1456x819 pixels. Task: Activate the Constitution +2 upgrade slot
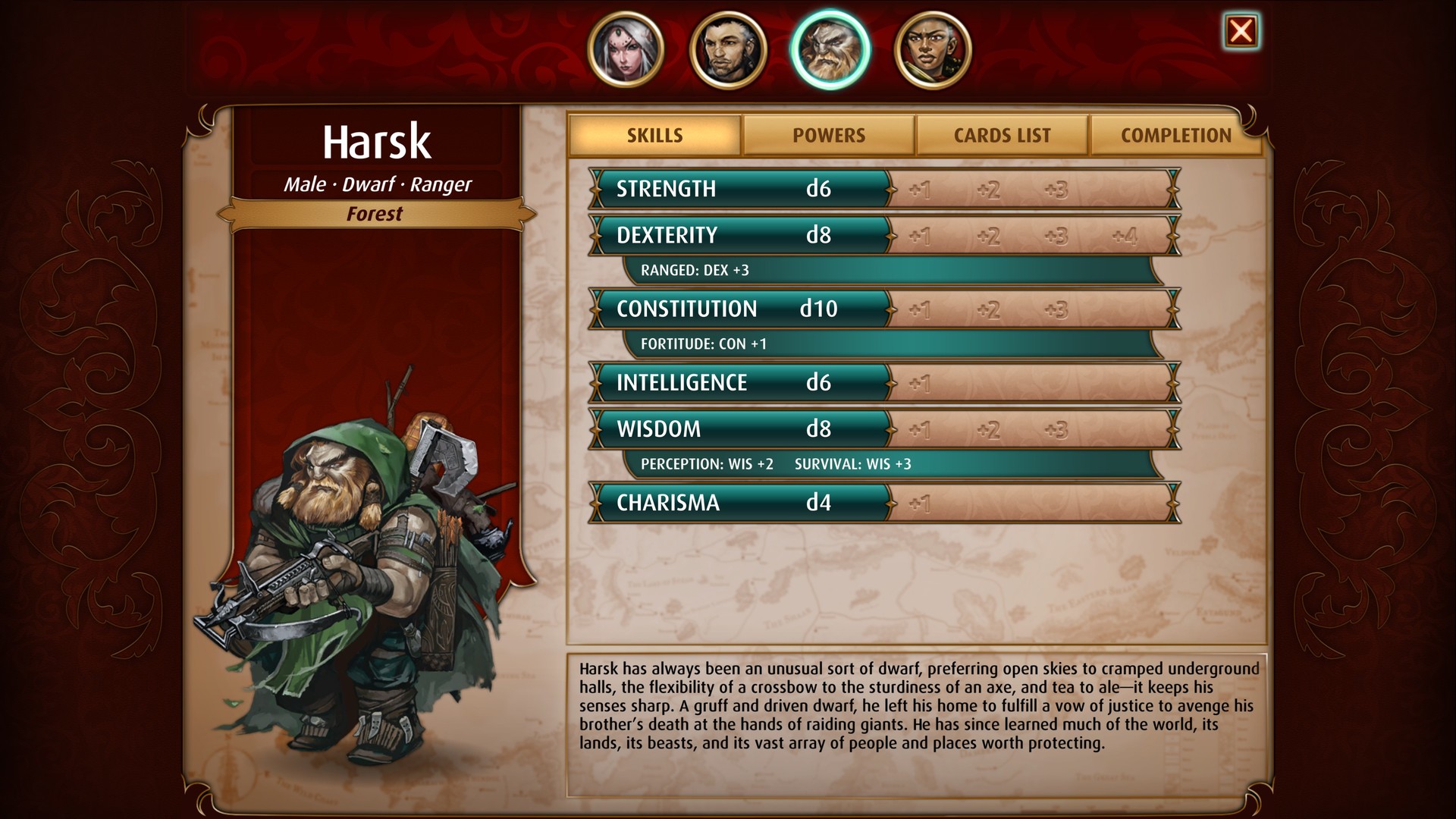tap(988, 309)
